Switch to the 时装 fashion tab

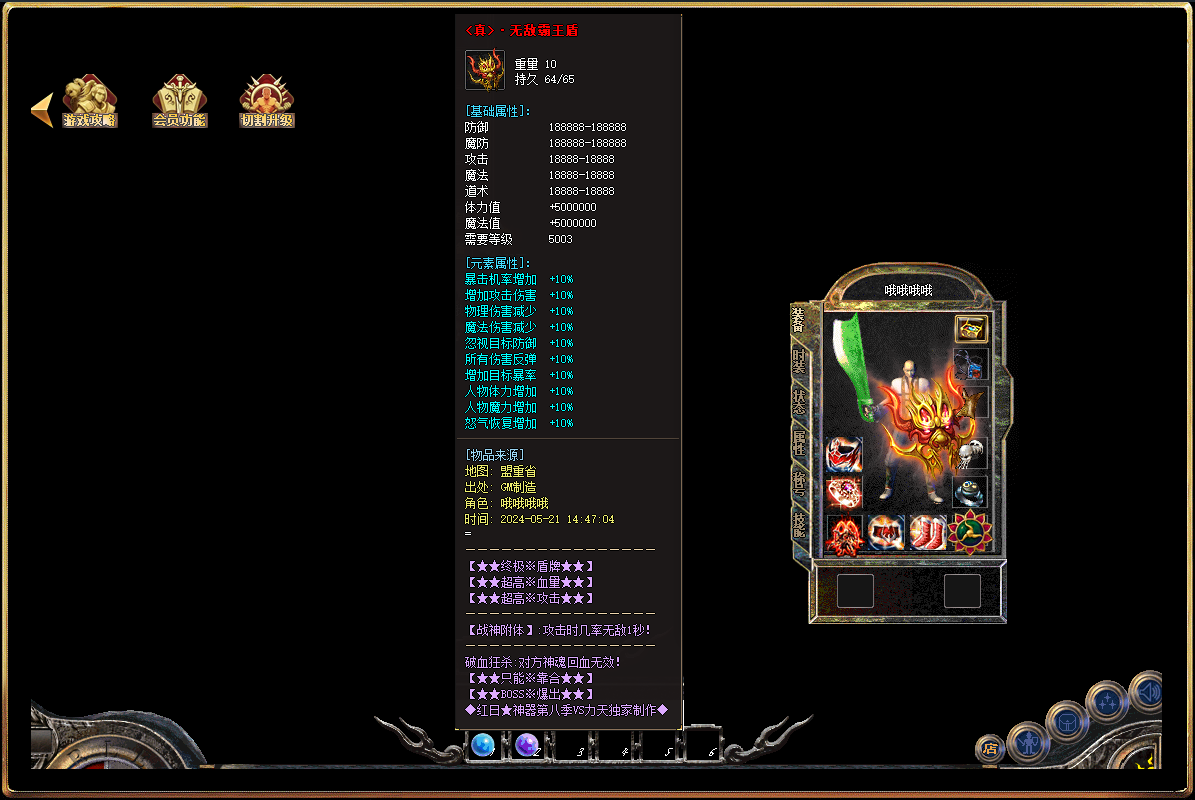coord(799,362)
